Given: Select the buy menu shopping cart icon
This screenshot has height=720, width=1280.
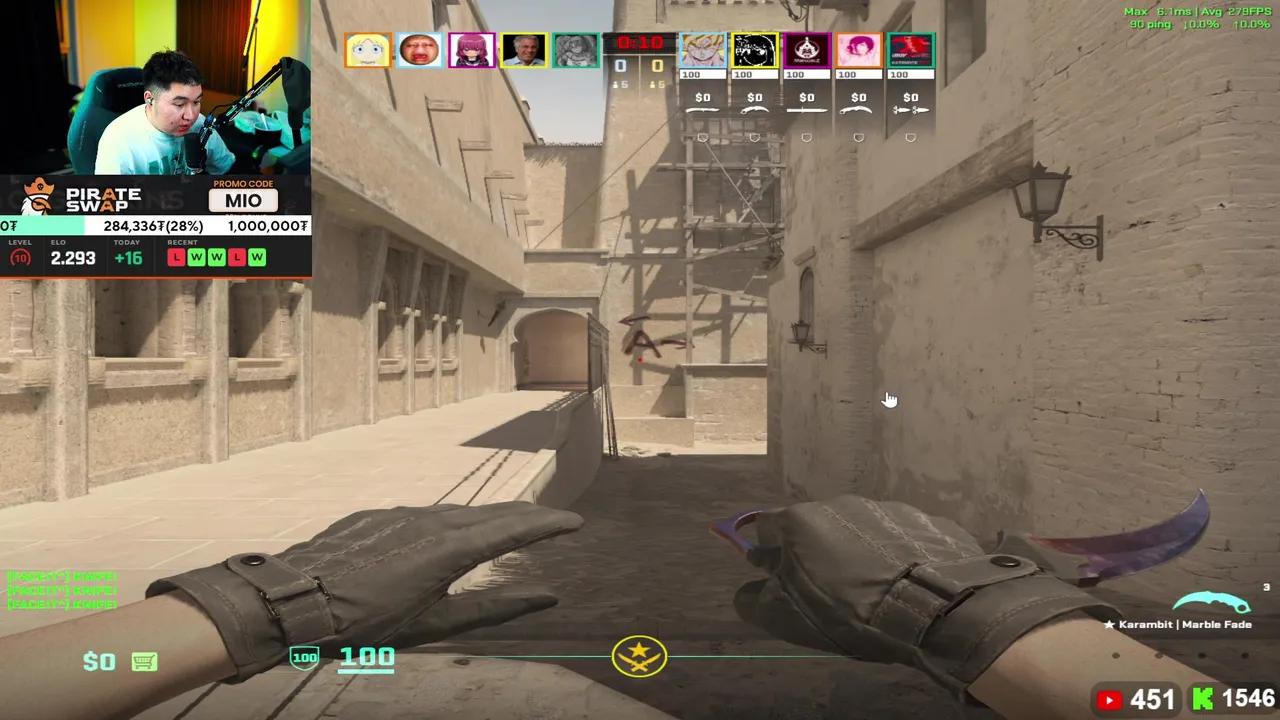Looking at the screenshot, I should (x=144, y=661).
